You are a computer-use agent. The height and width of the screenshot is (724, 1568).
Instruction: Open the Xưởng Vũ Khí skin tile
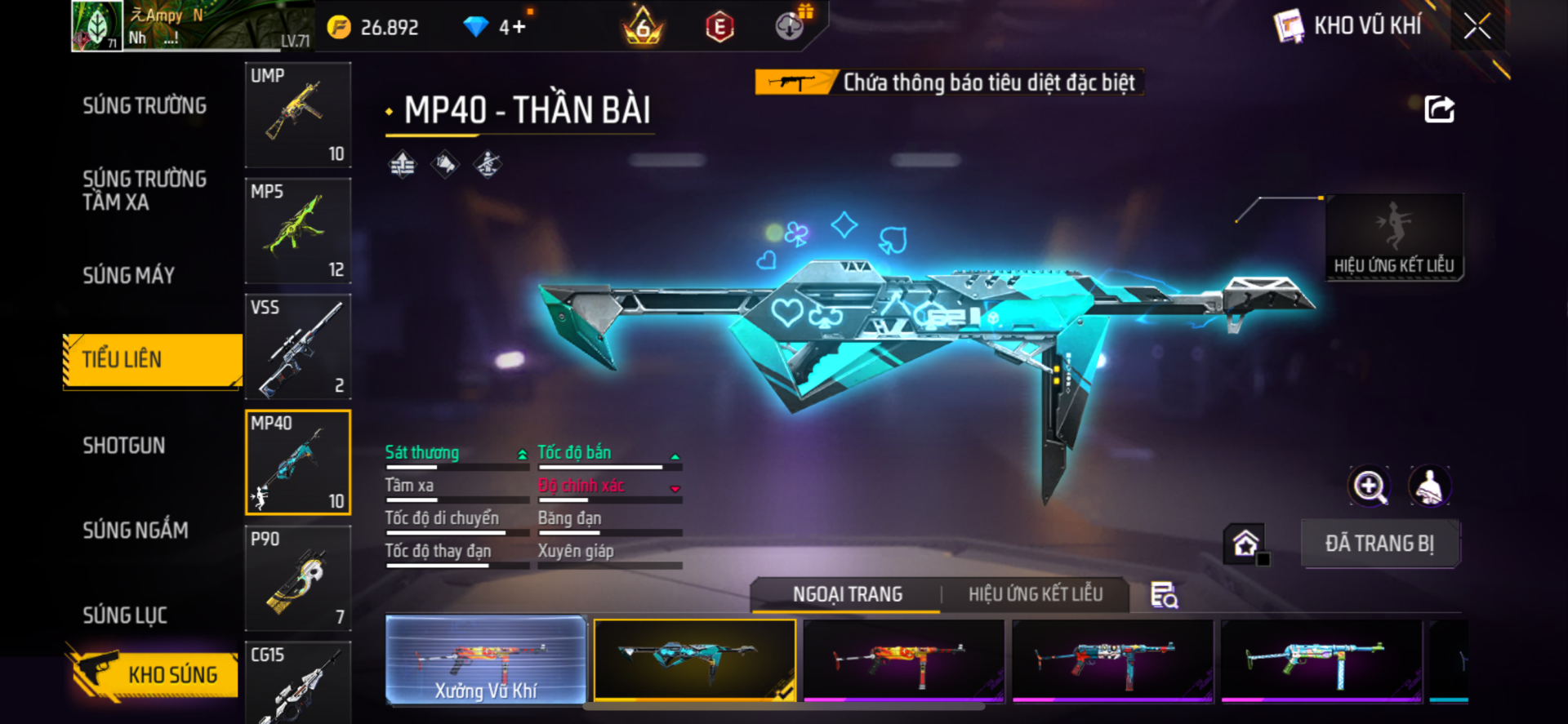[x=486, y=660]
